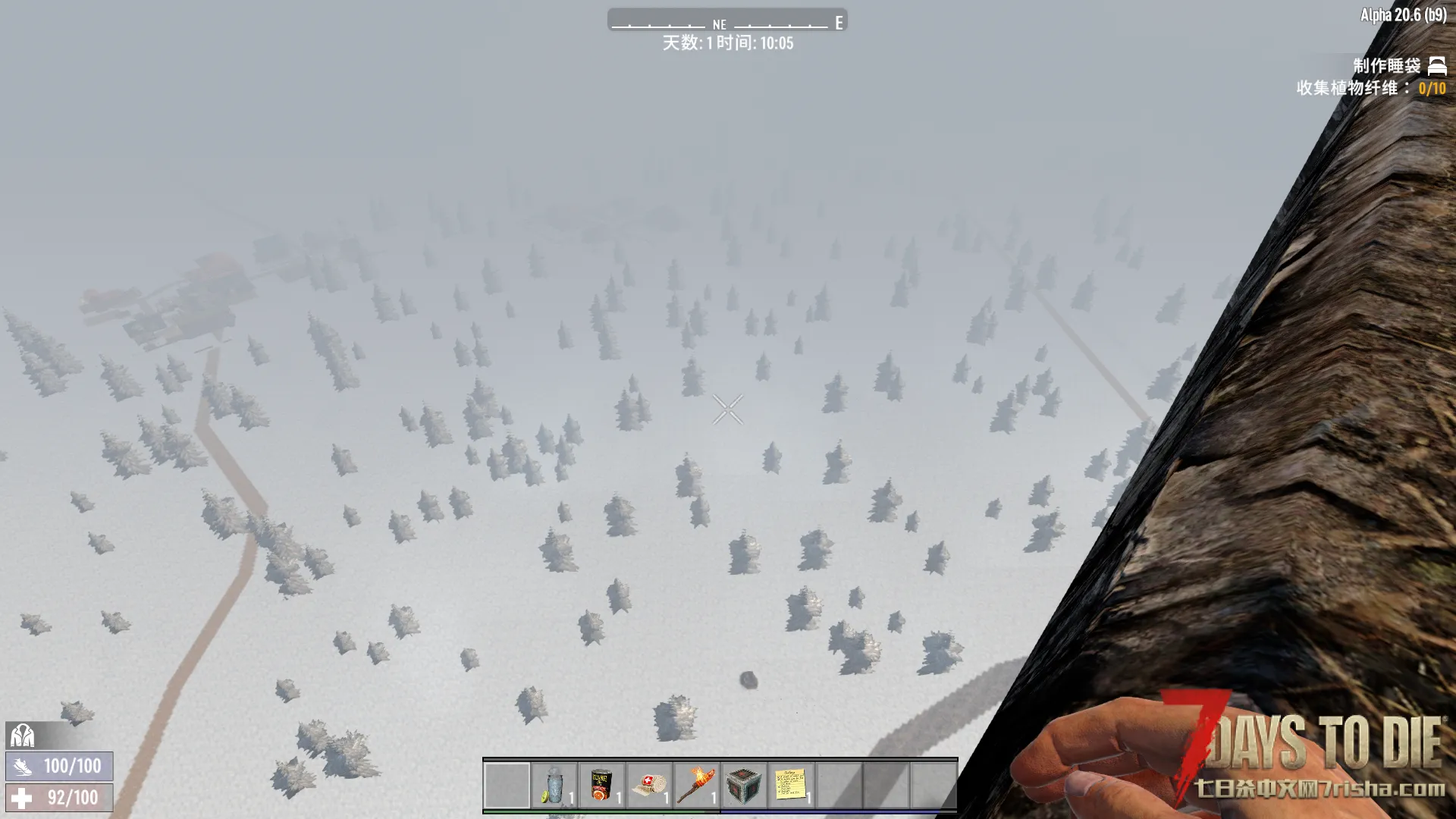1456x819 pixels.
Task: Select the canned chili hotbar slot
Action: click(x=601, y=785)
